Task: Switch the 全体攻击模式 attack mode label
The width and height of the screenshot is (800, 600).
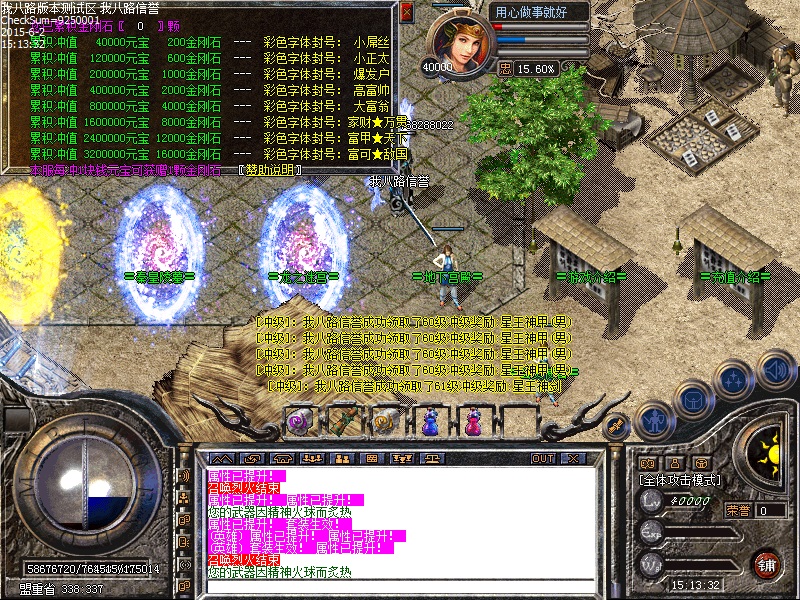Action: (x=679, y=480)
